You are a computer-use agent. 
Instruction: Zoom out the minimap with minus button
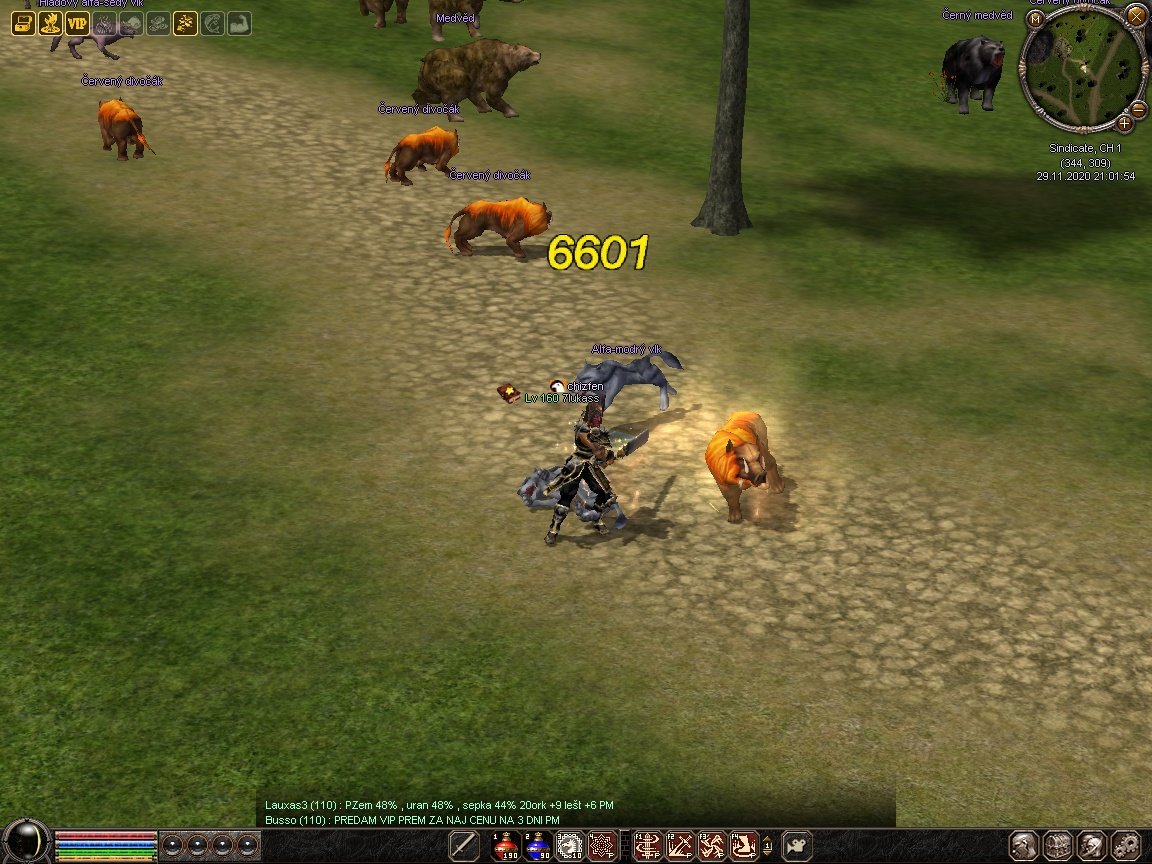point(1138,108)
